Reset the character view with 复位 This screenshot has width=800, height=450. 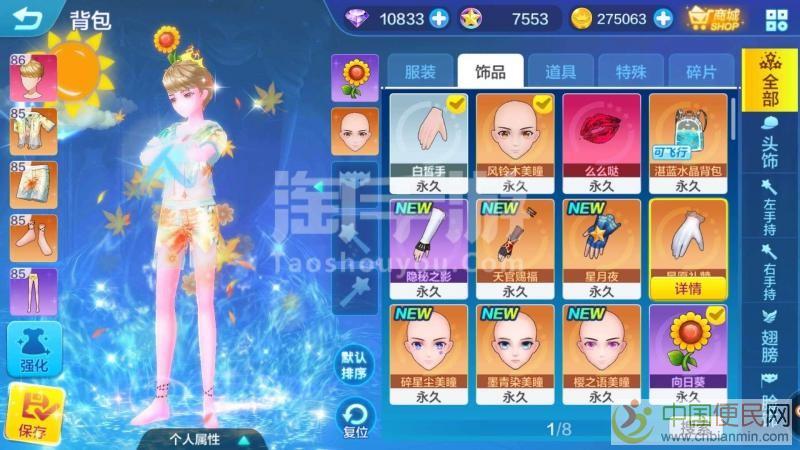click(x=355, y=419)
